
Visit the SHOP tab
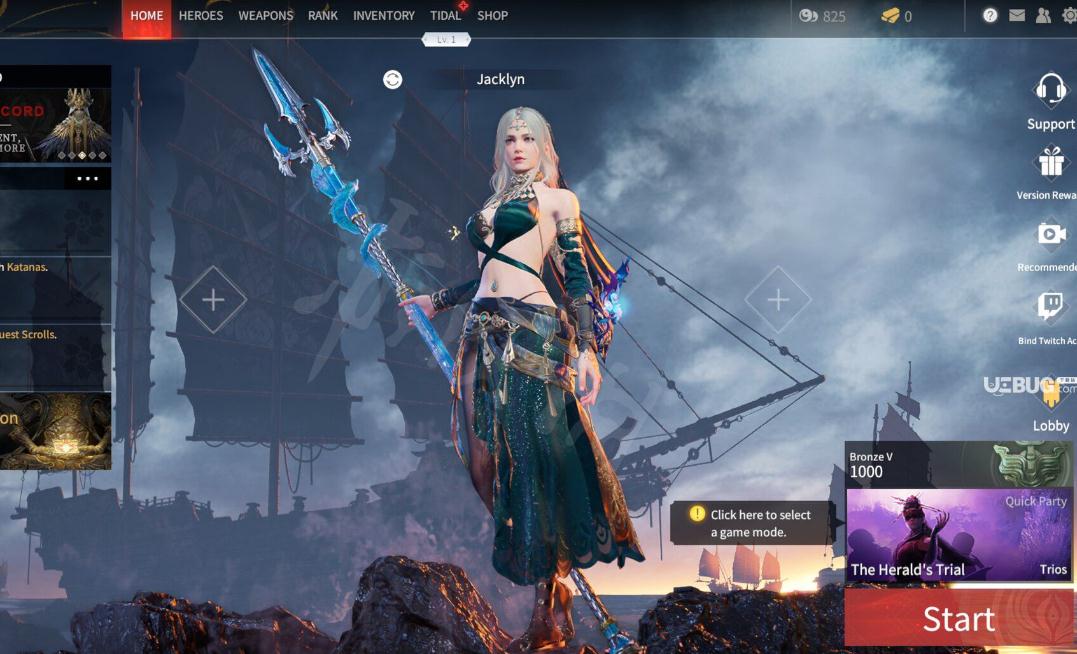493,16
